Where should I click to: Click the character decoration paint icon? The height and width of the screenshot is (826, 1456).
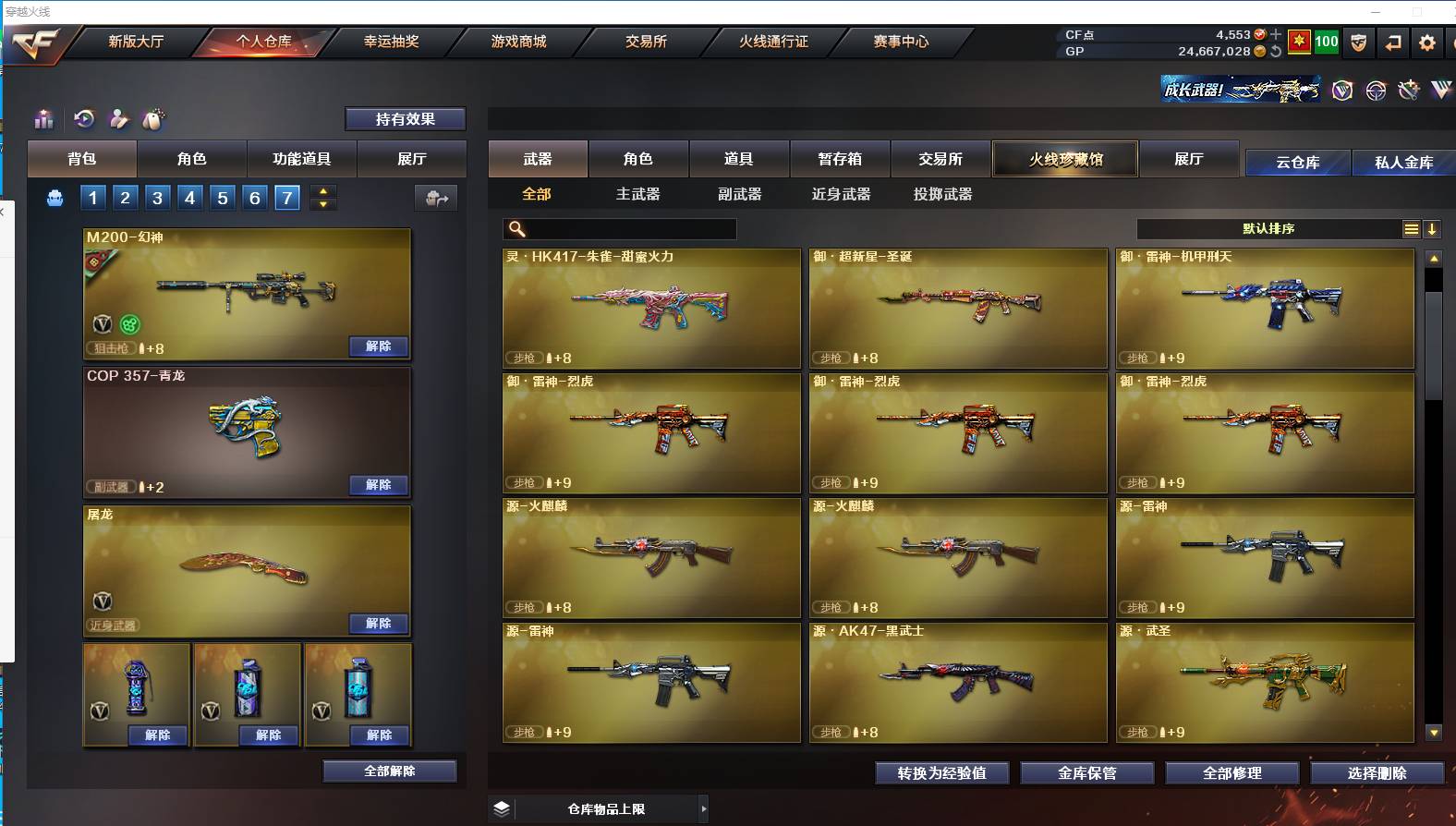point(118,119)
